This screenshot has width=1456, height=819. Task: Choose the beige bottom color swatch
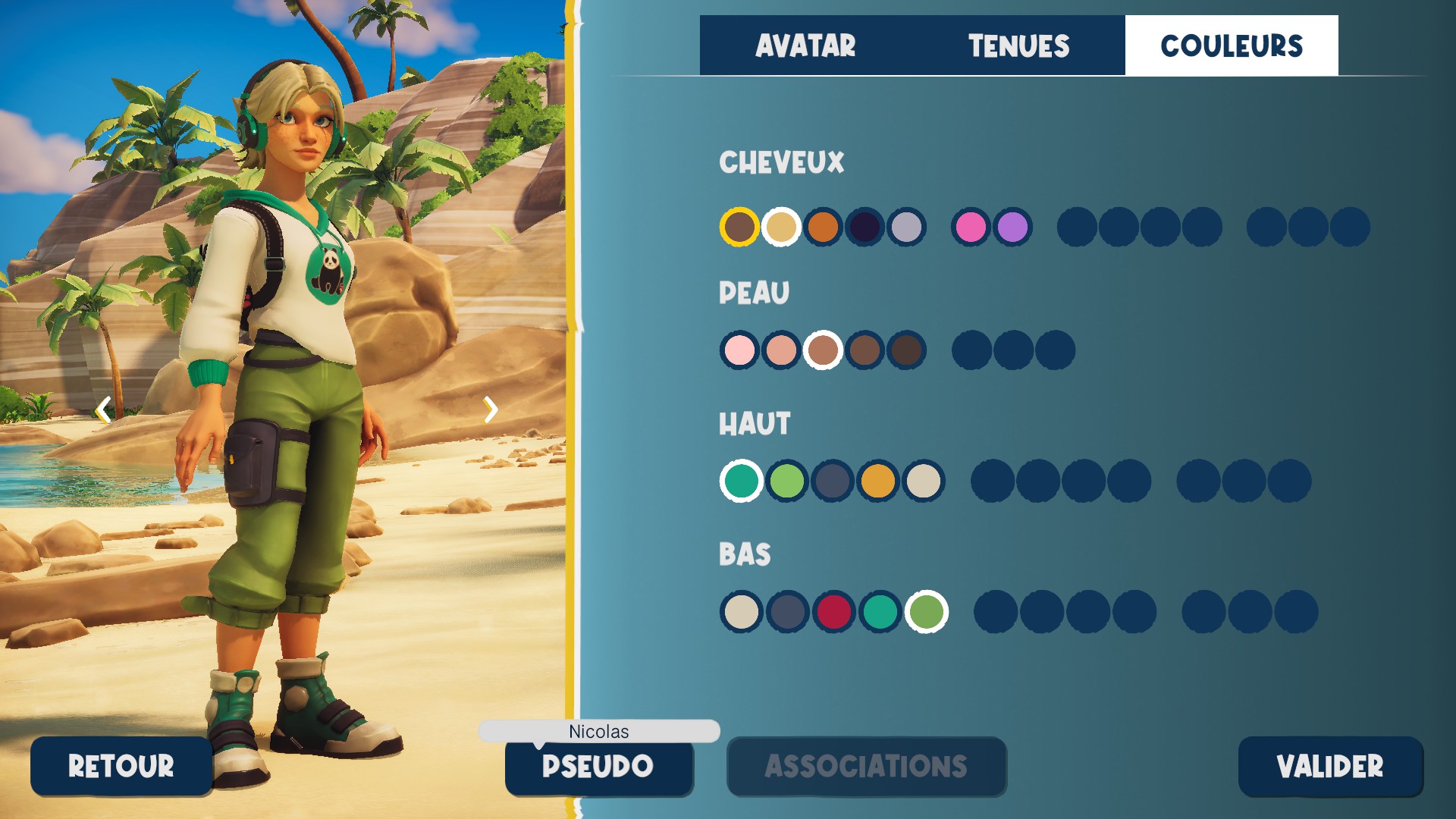click(x=741, y=612)
